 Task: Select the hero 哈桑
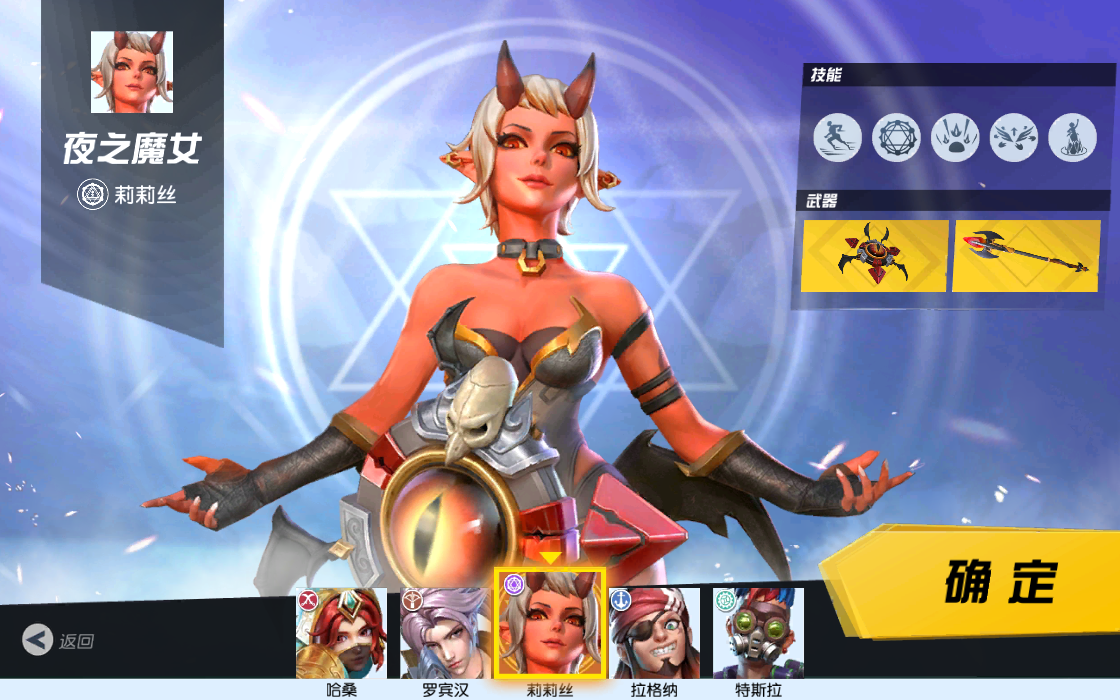click(x=341, y=633)
